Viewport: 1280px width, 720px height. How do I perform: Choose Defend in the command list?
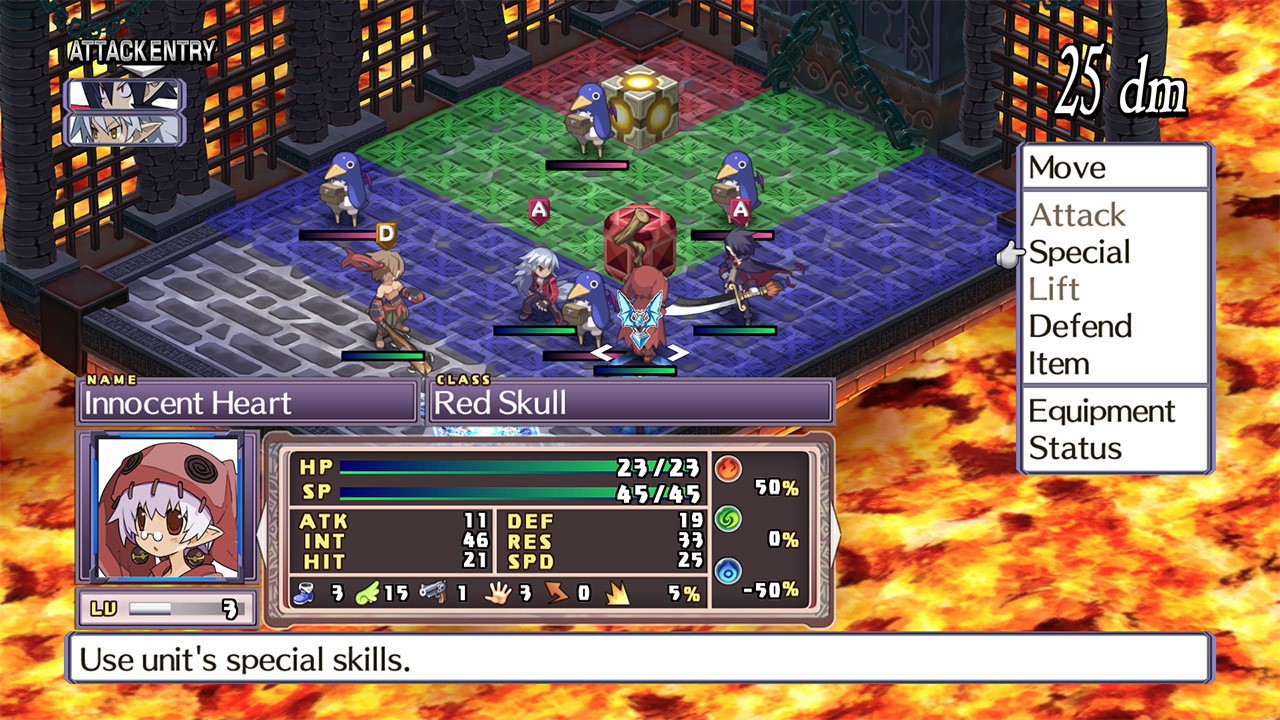[x=1080, y=326]
